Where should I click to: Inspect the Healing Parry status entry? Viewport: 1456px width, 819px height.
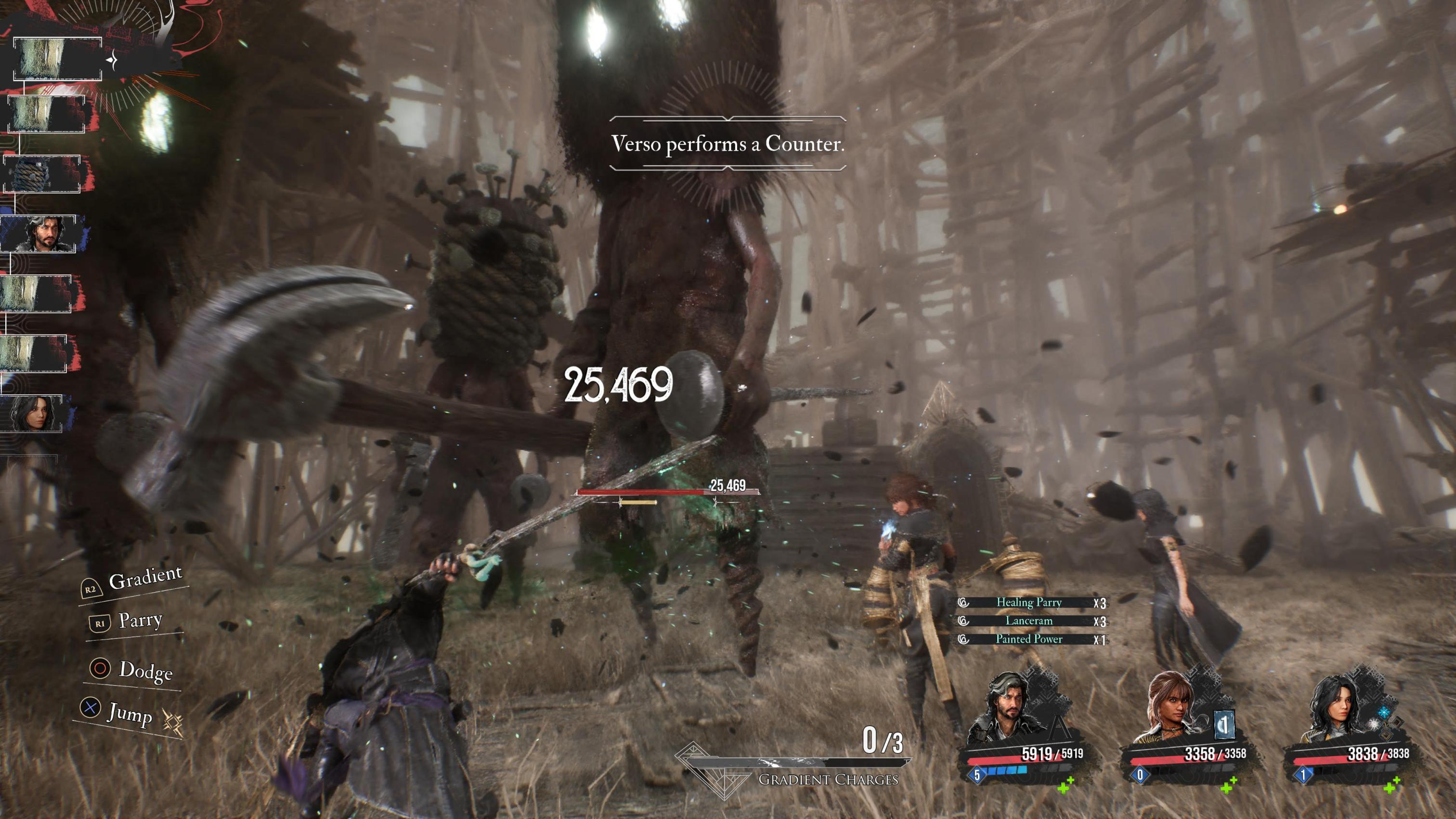[1029, 602]
